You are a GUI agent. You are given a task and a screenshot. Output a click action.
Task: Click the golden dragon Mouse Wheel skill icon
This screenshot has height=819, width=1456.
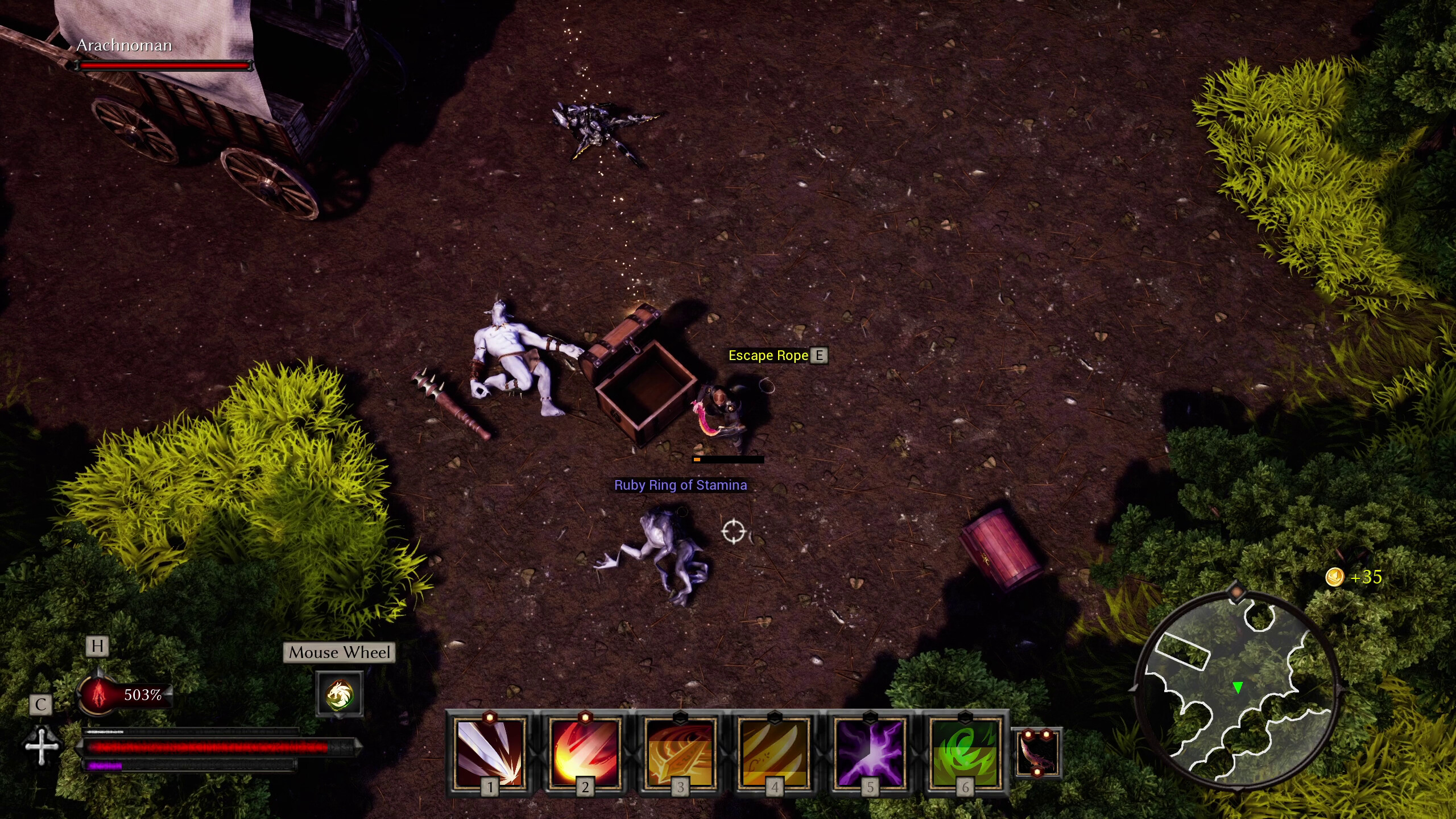coord(340,693)
